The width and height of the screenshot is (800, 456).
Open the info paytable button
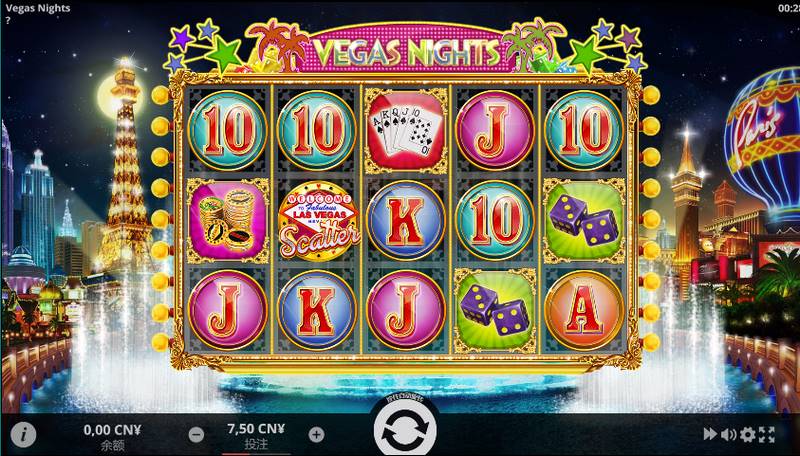pyautogui.click(x=24, y=434)
